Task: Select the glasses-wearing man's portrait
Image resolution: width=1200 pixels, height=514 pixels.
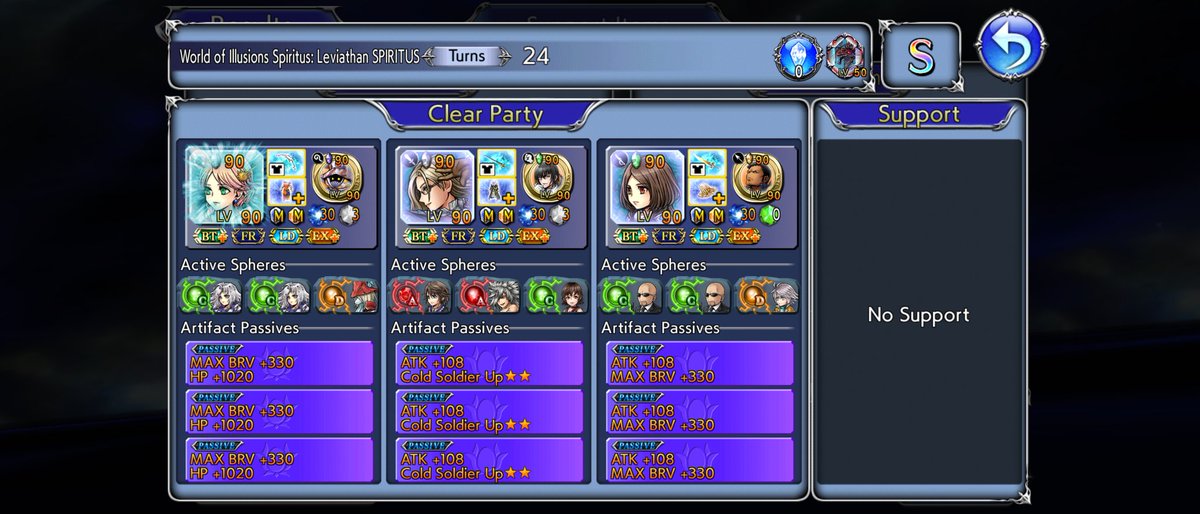Action: coord(434,187)
